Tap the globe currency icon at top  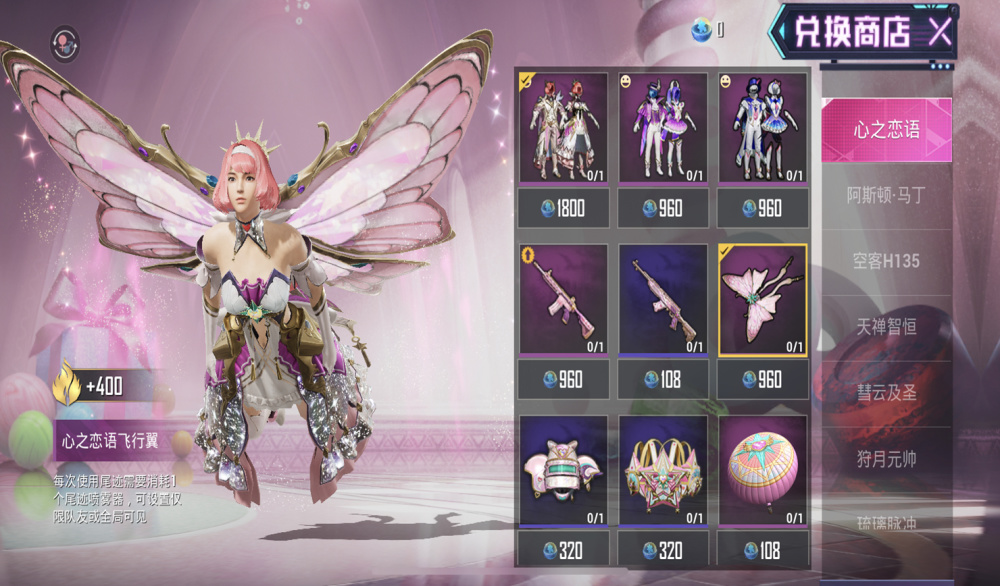coord(703,31)
